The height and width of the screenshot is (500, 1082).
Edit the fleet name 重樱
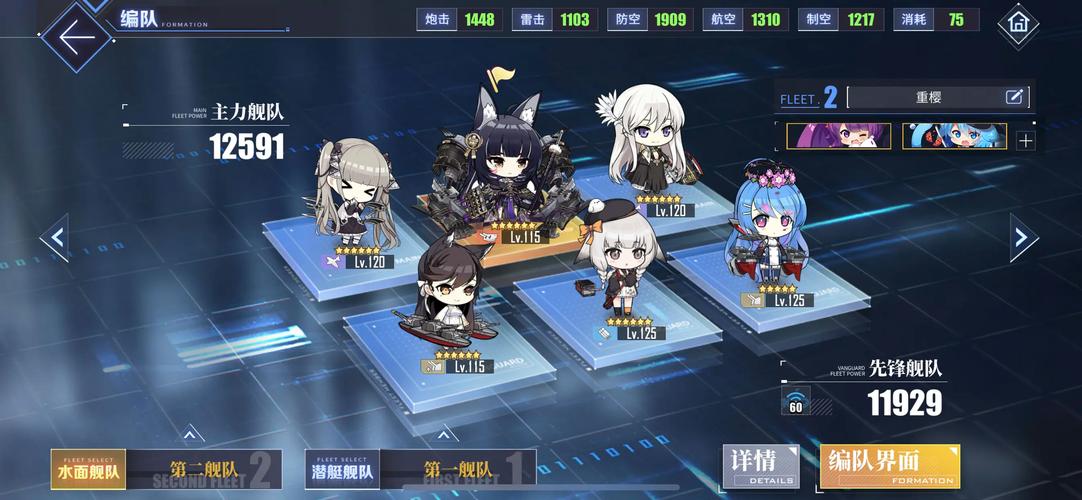1014,97
